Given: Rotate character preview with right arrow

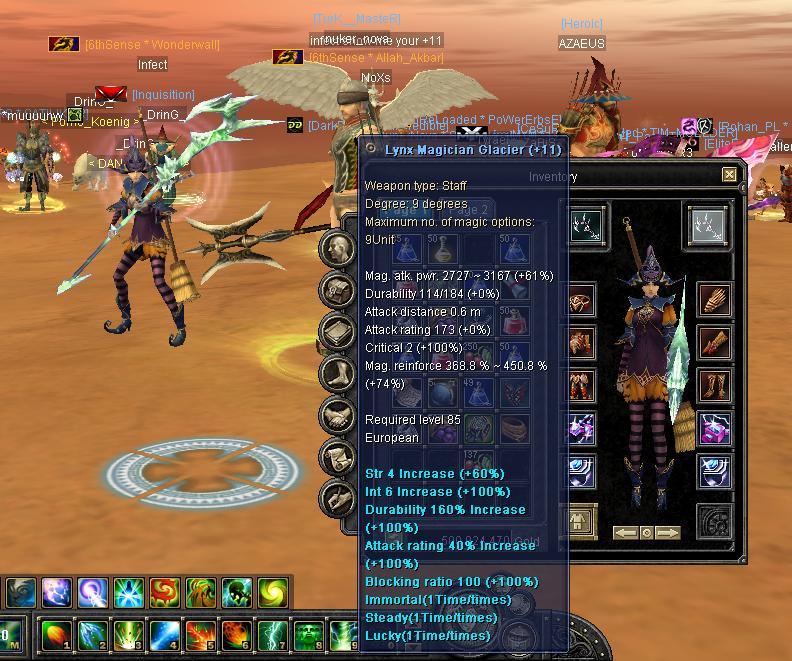Looking at the screenshot, I should coord(668,533).
